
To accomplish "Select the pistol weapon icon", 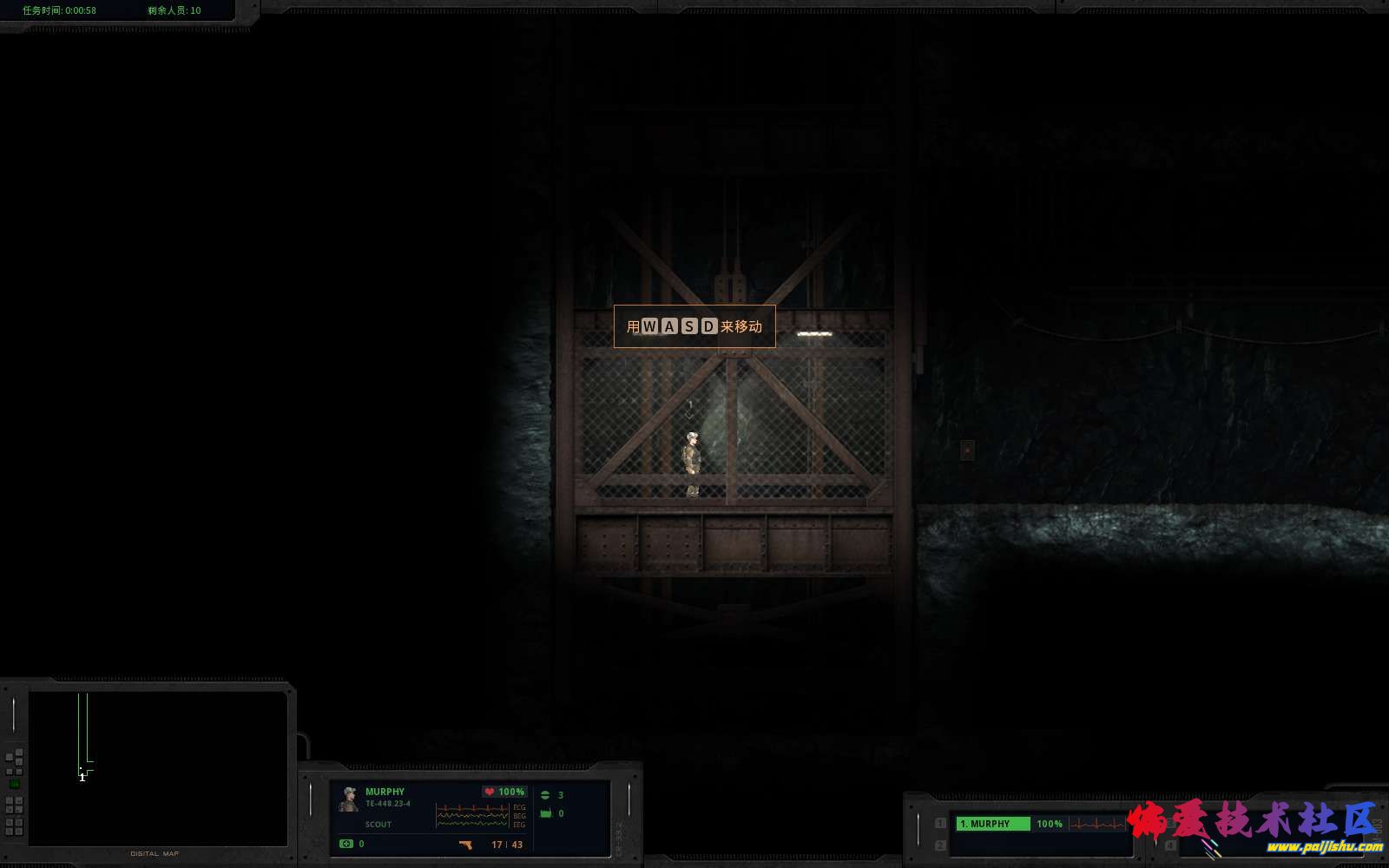I will (465, 845).
